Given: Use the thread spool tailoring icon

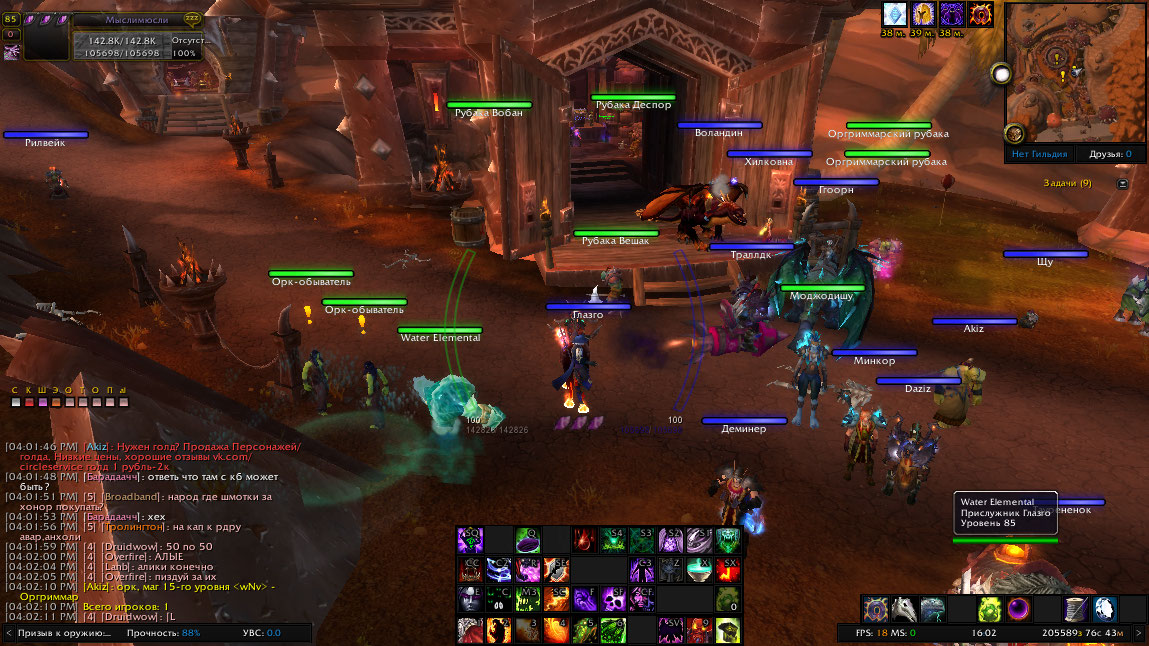Looking at the screenshot, I should click(1076, 609).
